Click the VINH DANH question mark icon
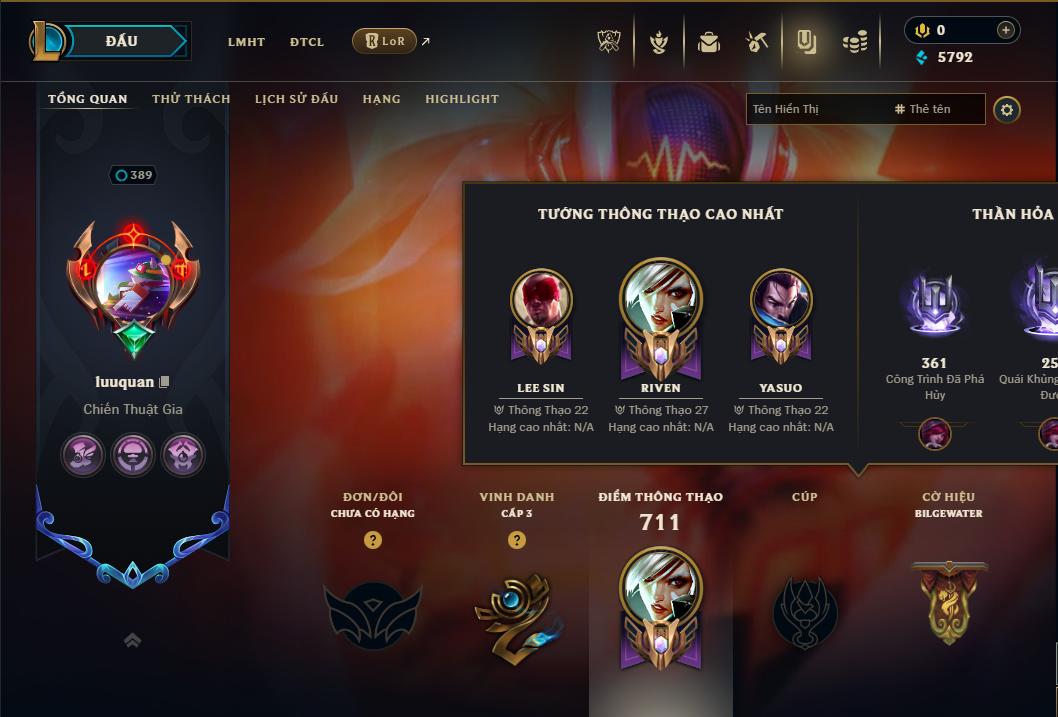1058x717 pixels. pos(516,540)
